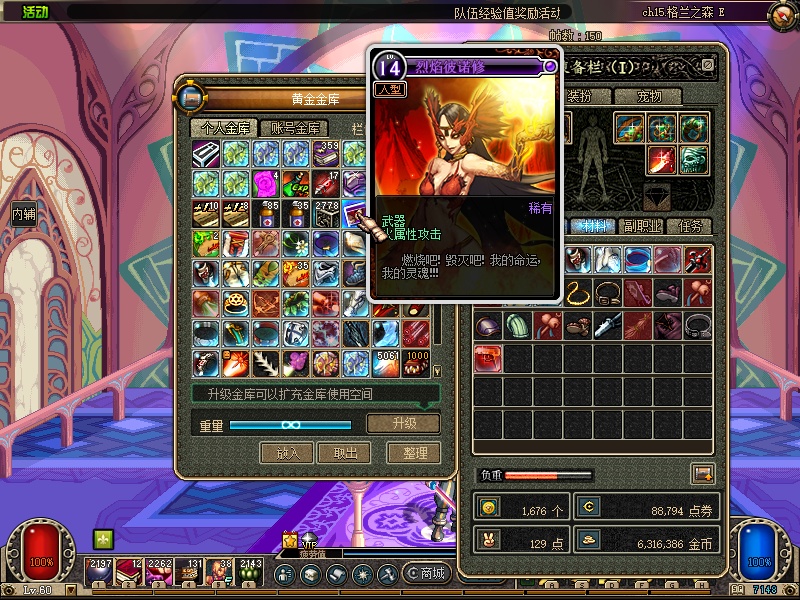Viewport: 800px width, 600px height.
Task: Sort the vault with 整理
Action: point(414,453)
